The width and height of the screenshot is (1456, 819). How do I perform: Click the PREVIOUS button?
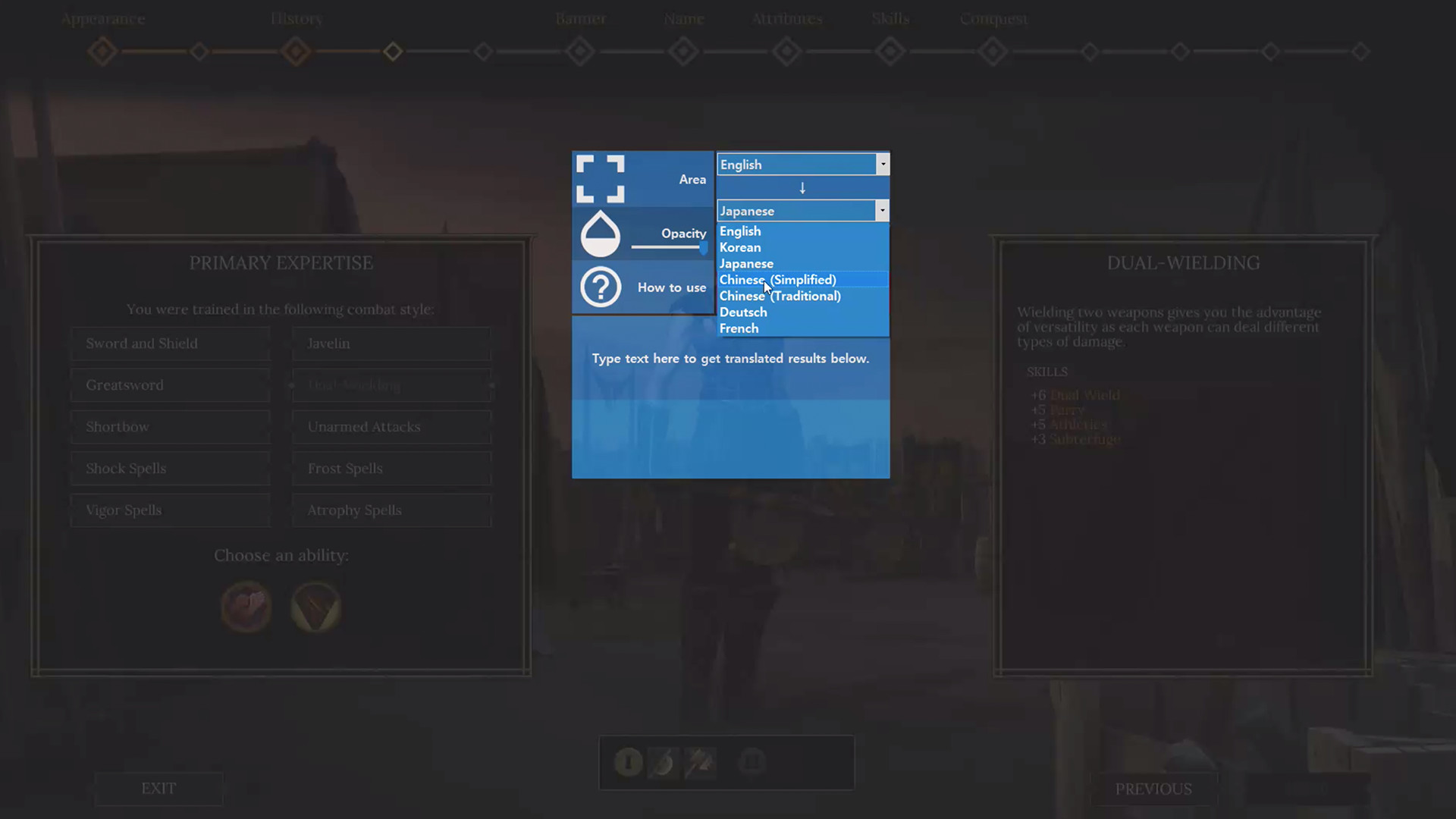tap(1154, 789)
